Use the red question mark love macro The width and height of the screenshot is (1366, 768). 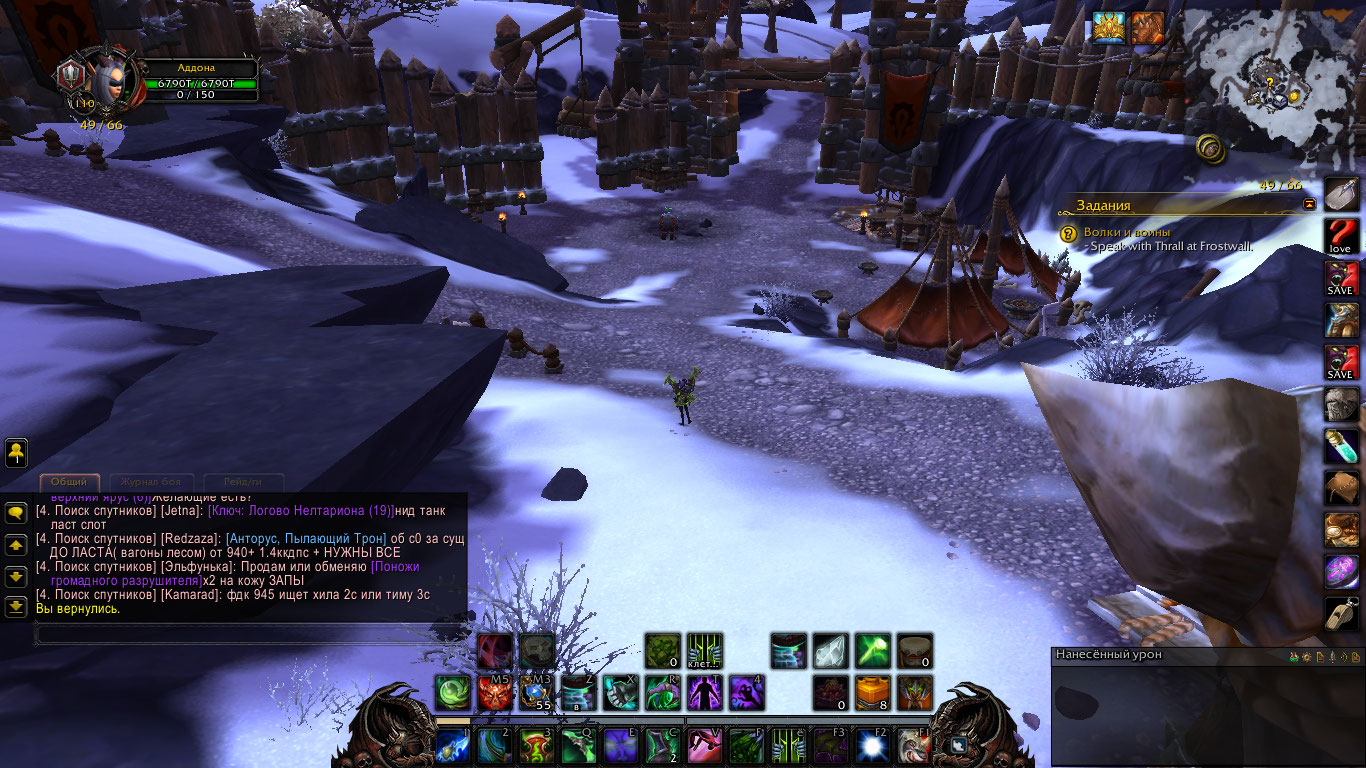coord(1340,236)
